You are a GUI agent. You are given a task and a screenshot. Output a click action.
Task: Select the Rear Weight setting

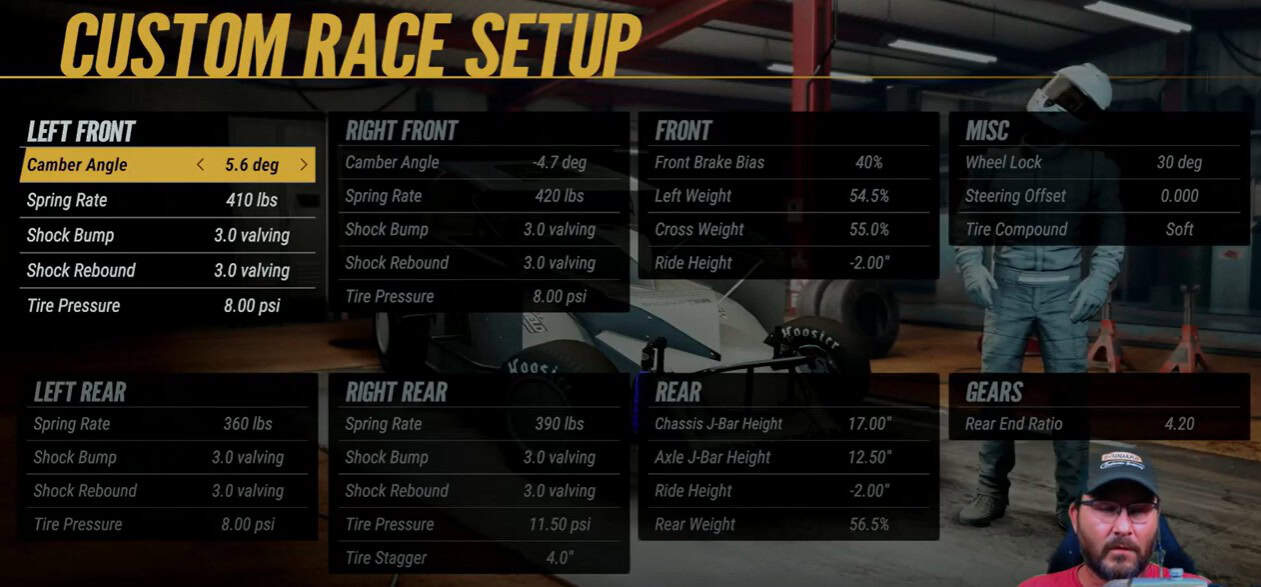787,524
